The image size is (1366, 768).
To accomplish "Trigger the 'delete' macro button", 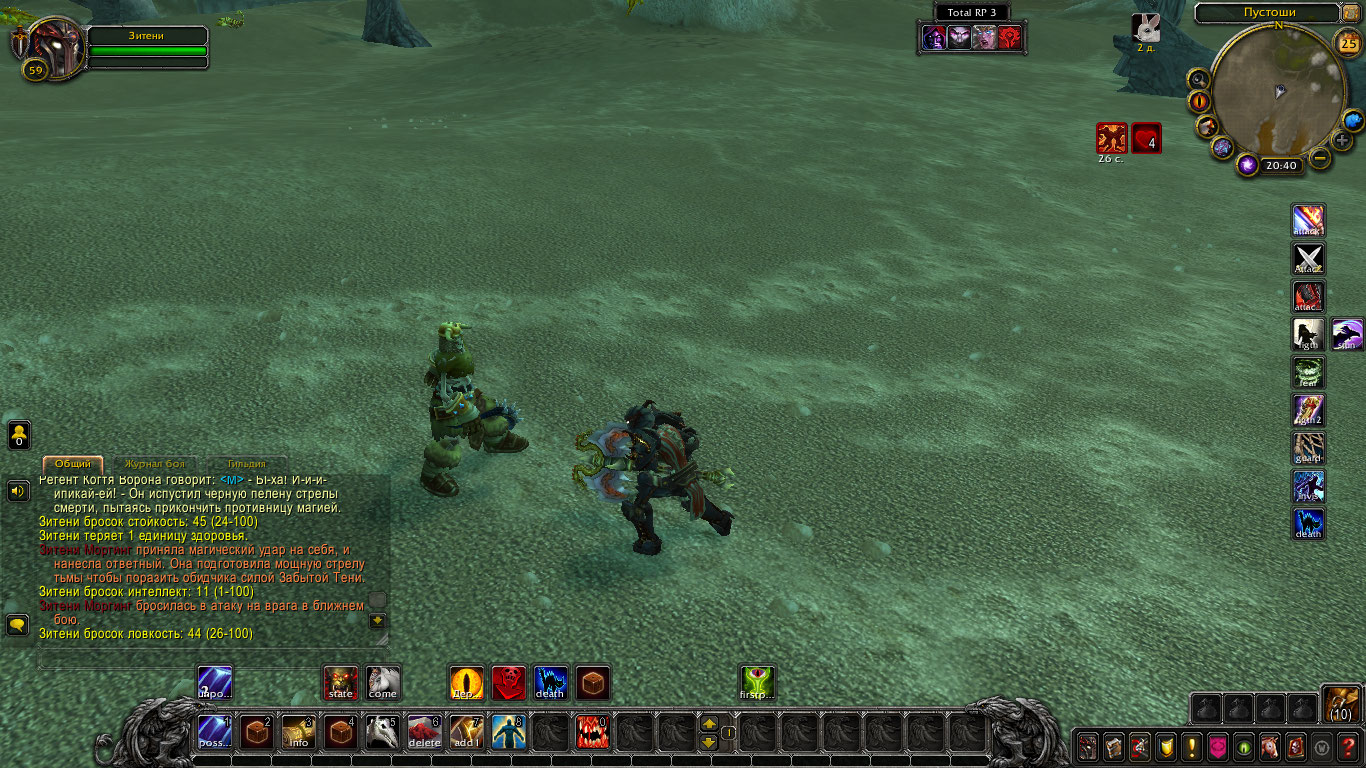I will point(425,732).
